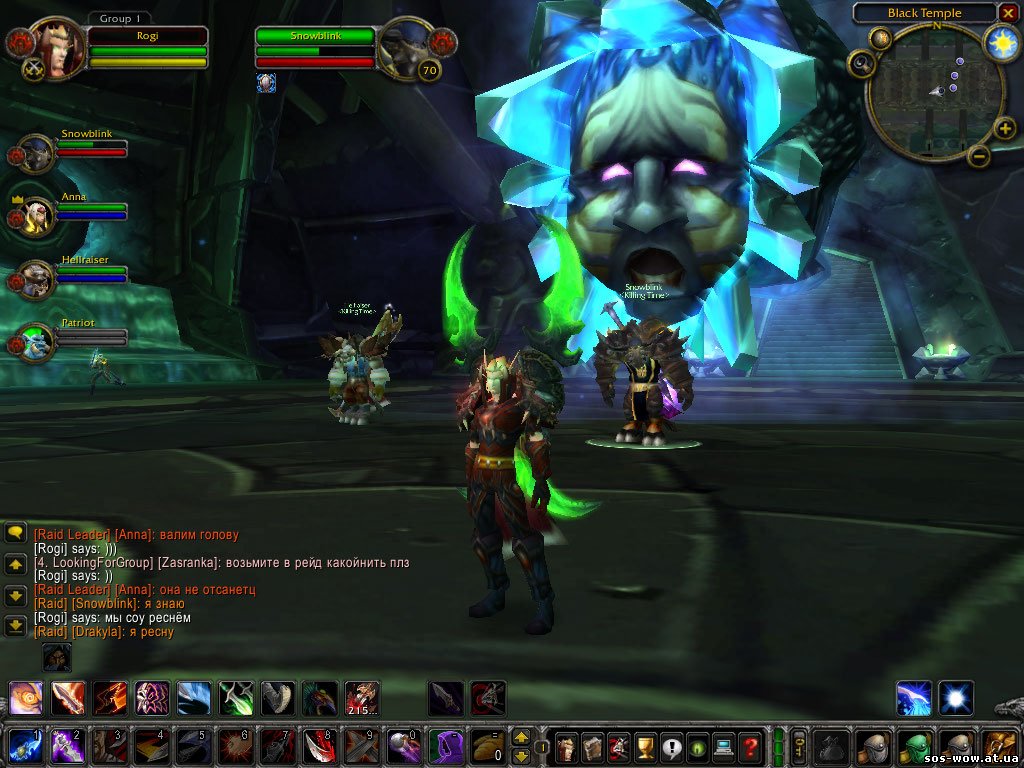Screen dimensions: 1024x768
Task: Close the Black Temple minimap panel
Action: tap(1008, 13)
